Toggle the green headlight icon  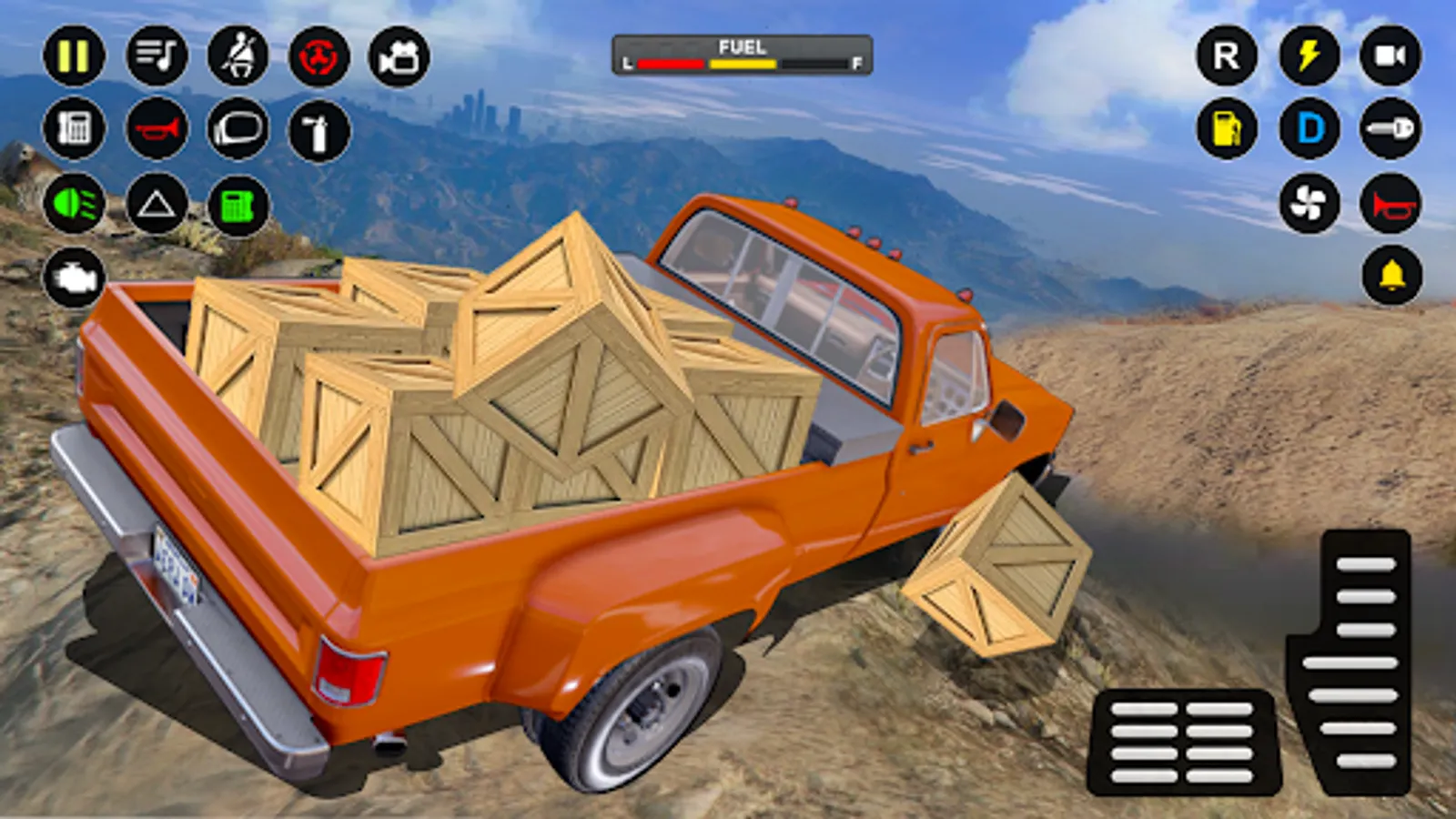(x=74, y=204)
